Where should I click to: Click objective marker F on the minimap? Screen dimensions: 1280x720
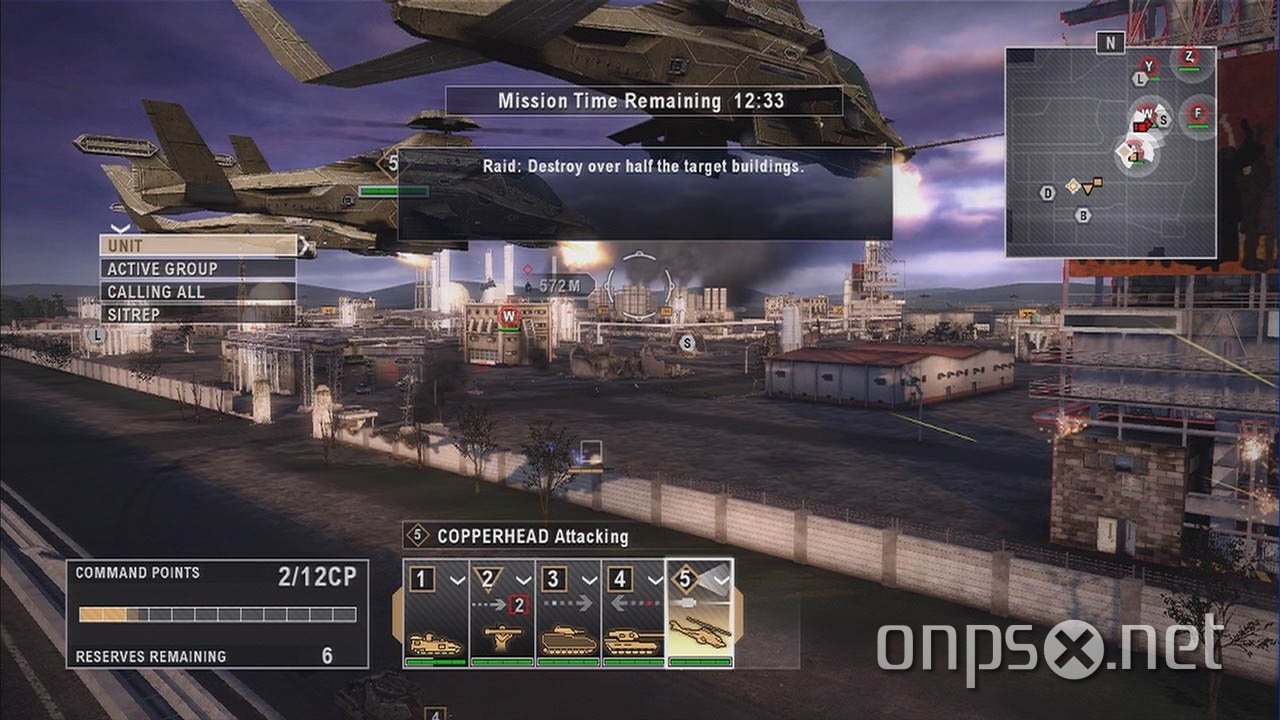tap(1197, 113)
